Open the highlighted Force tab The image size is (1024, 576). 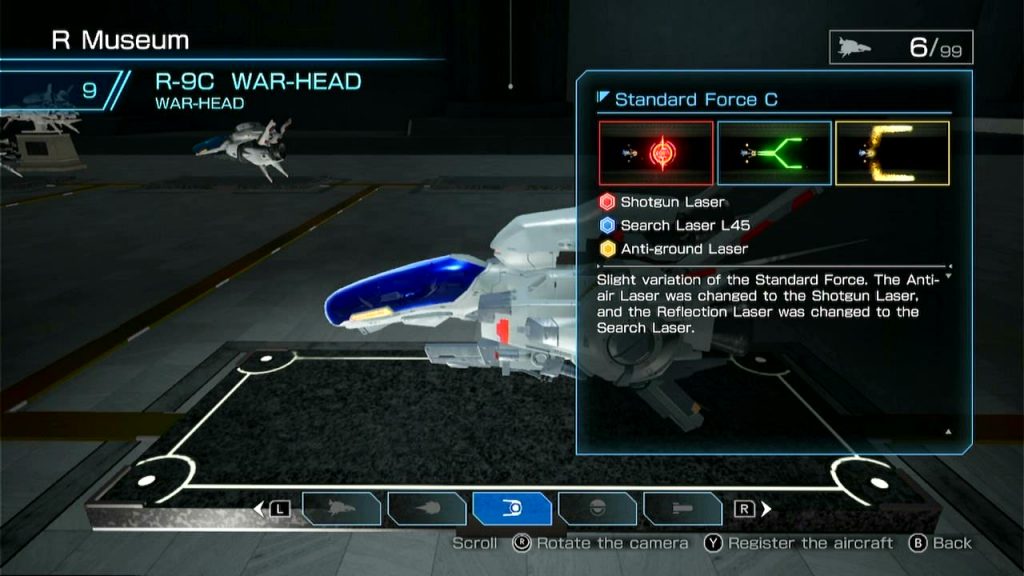pyautogui.click(x=512, y=508)
